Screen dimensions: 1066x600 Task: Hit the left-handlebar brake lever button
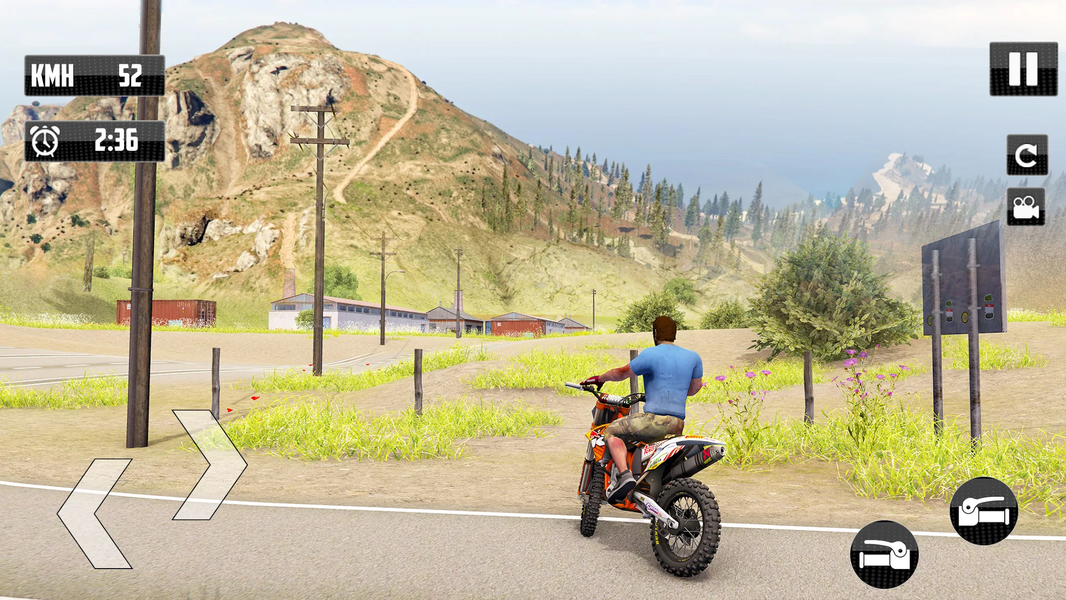[884, 554]
